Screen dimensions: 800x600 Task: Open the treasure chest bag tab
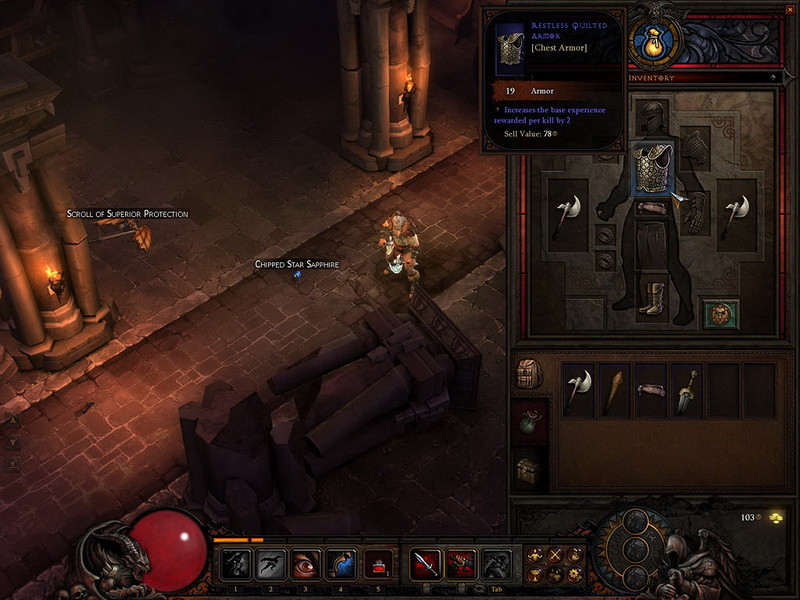(529, 470)
